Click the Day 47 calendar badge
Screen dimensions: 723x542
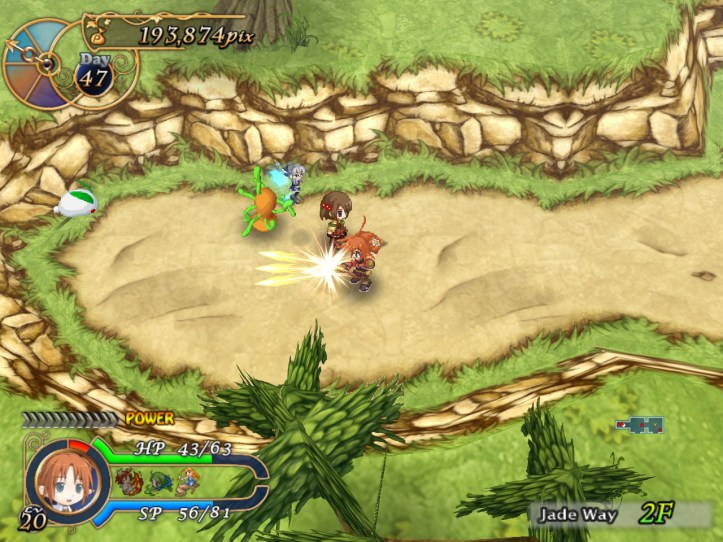click(x=94, y=74)
